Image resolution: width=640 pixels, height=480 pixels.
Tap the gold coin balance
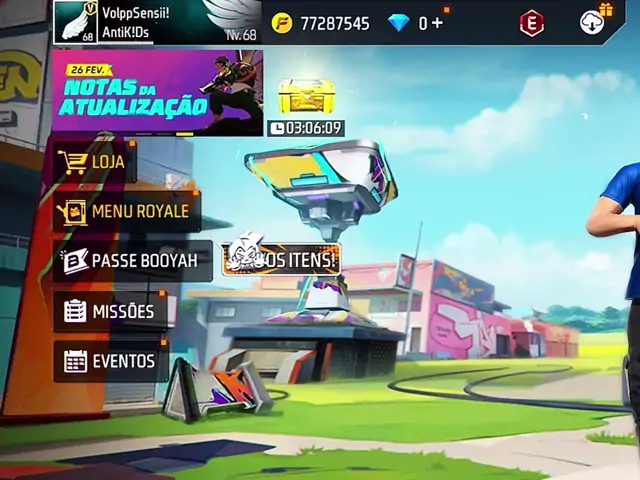320,23
